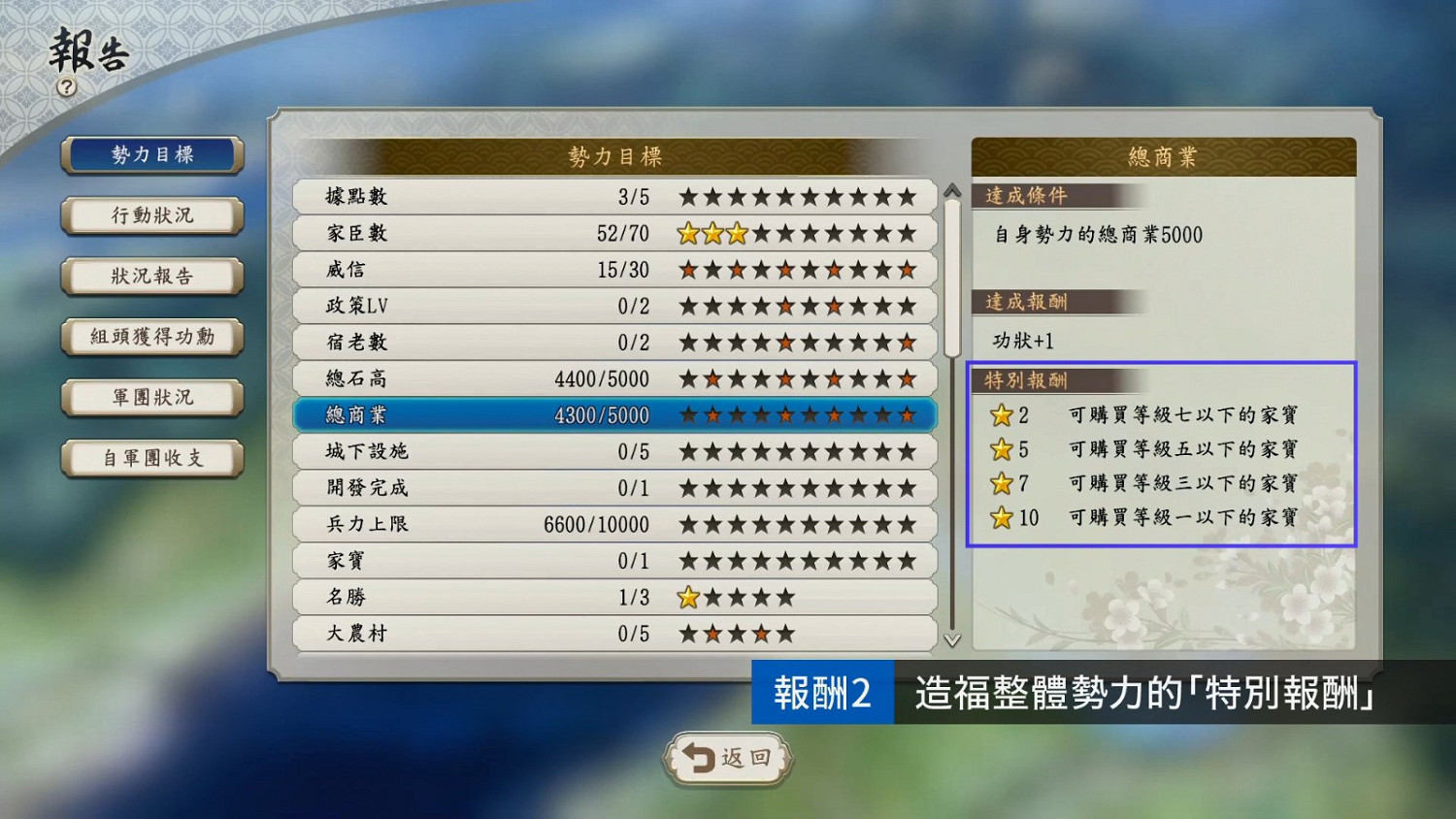Open the 自軍團收支 view
Screen dimensions: 1456x819
coord(150,457)
